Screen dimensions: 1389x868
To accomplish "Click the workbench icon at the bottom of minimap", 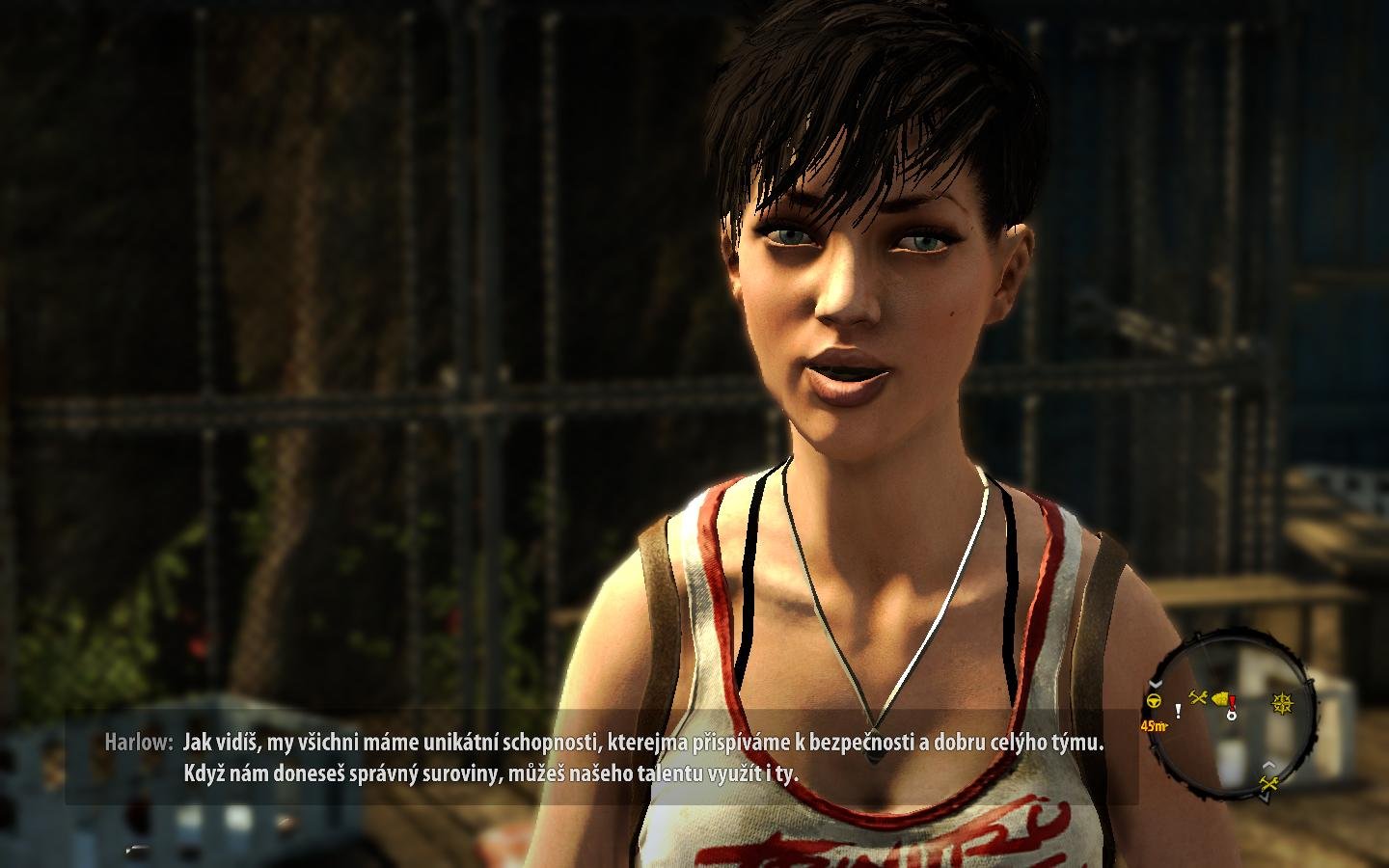I will [x=1268, y=784].
